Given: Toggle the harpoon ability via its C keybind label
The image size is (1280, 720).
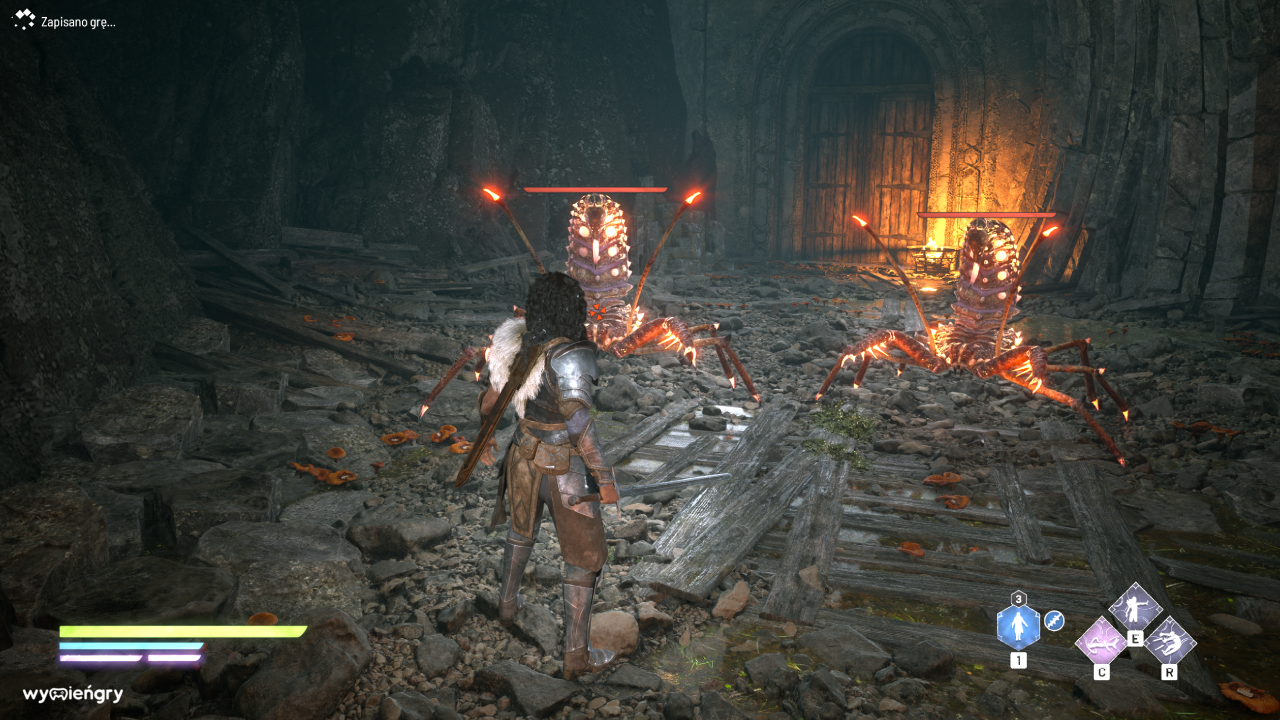Looking at the screenshot, I should point(1102,672).
